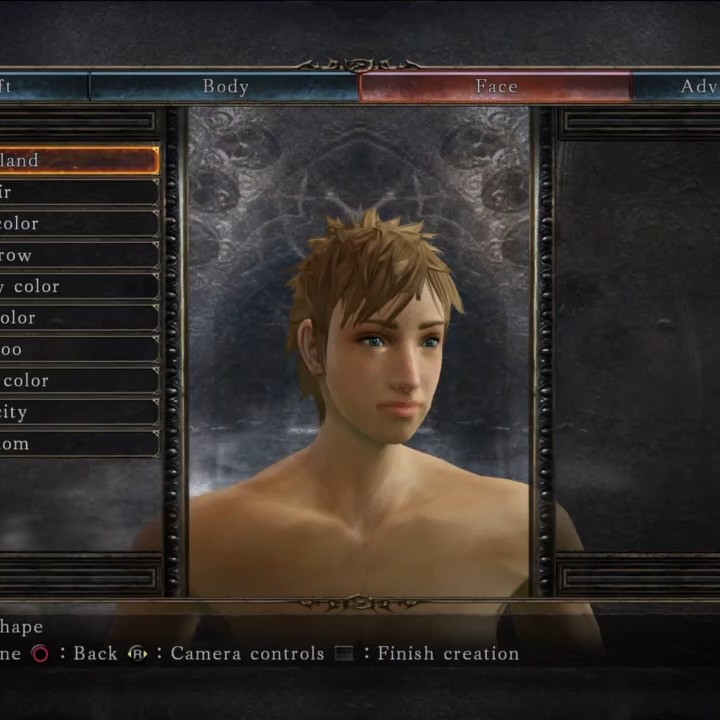Click the active Face tab

(495, 87)
